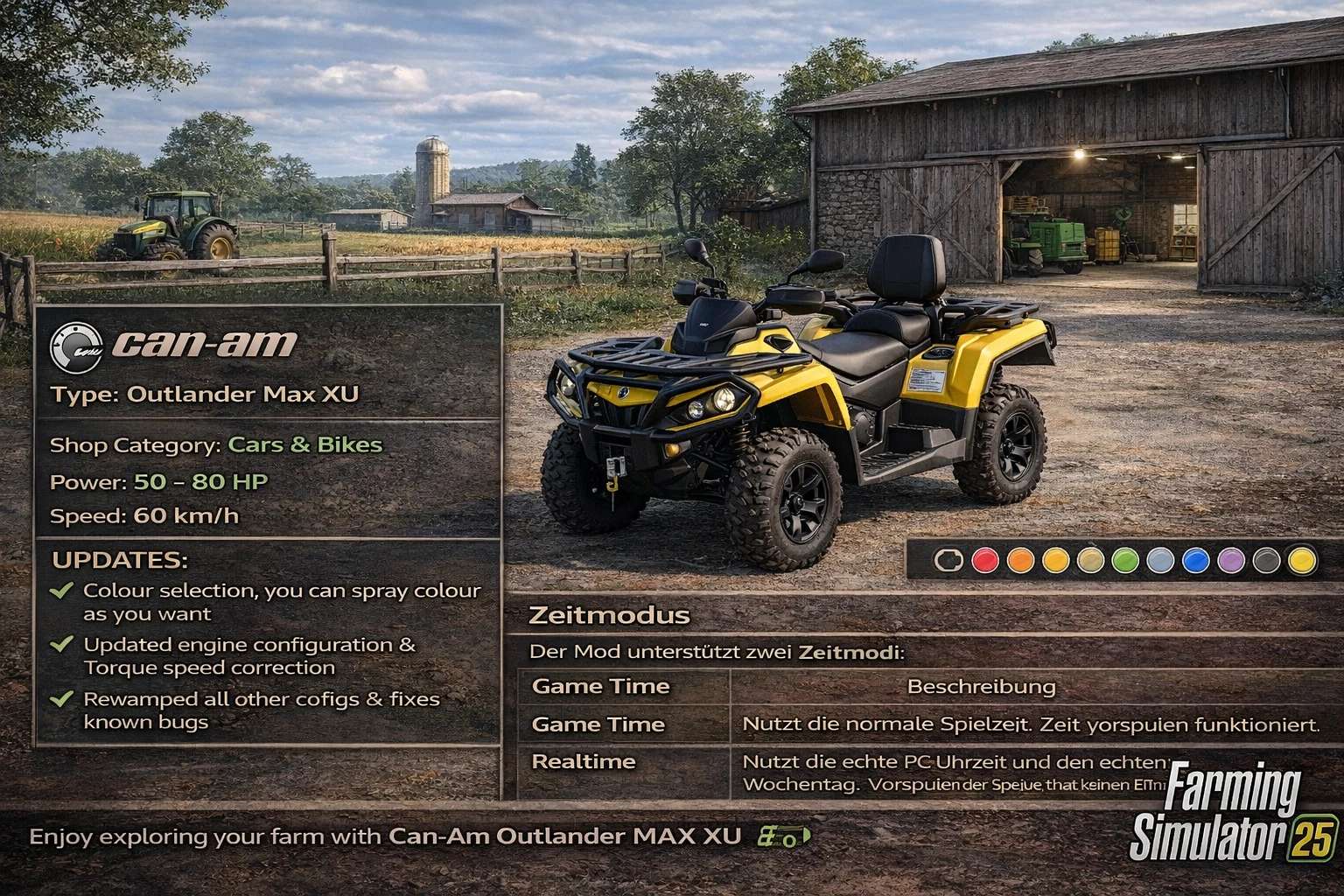Choose the dark grey colour swatch
The image size is (1344, 896).
(x=1266, y=560)
